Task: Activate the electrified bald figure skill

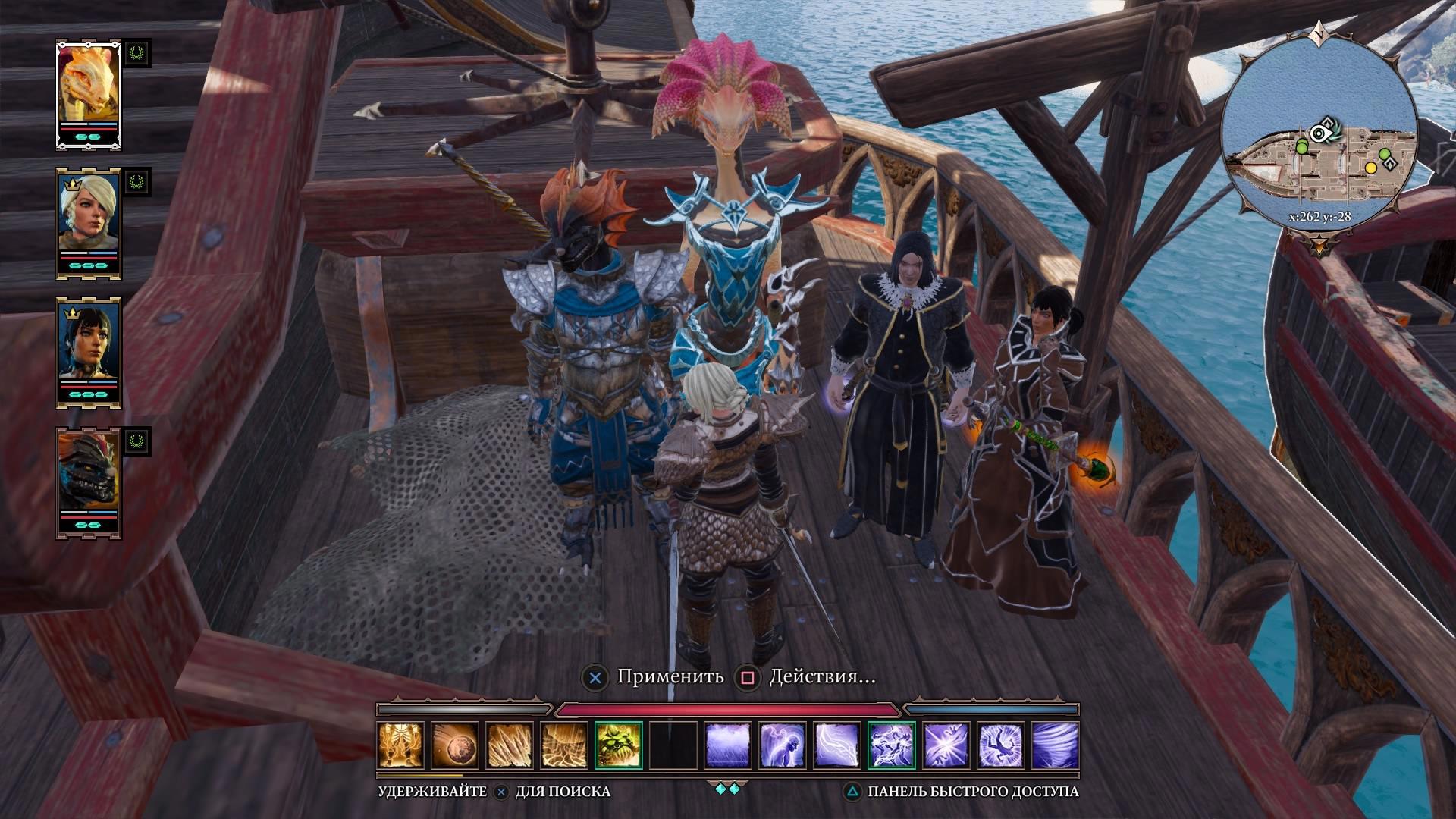Action: pos(783,745)
